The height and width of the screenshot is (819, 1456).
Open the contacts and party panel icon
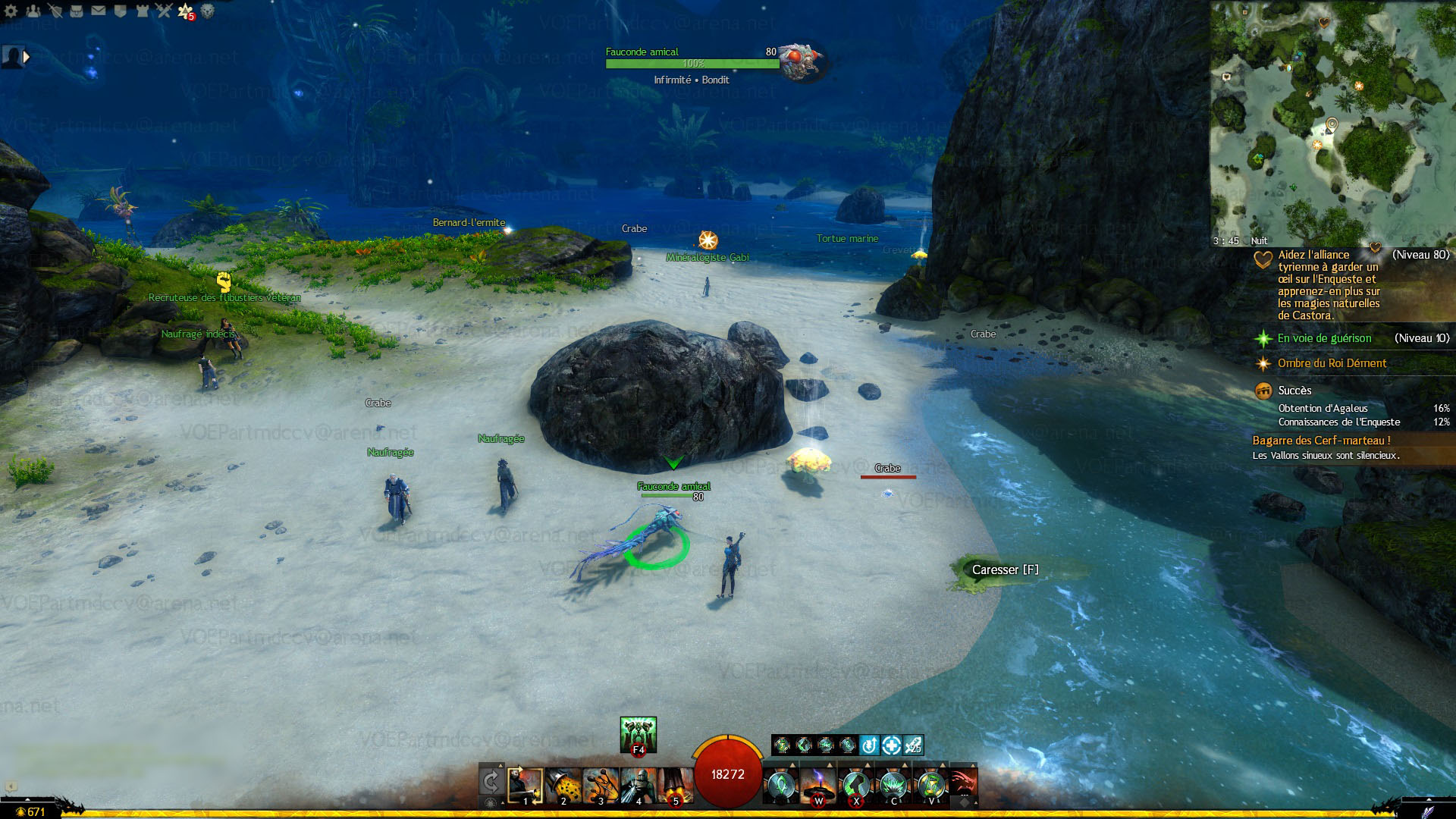[33, 11]
